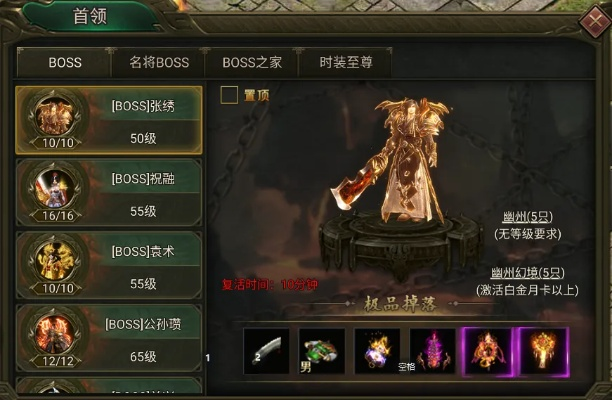The width and height of the screenshot is (612, 400).
Task: Open the 名将BOSS tab
Action: 159,62
